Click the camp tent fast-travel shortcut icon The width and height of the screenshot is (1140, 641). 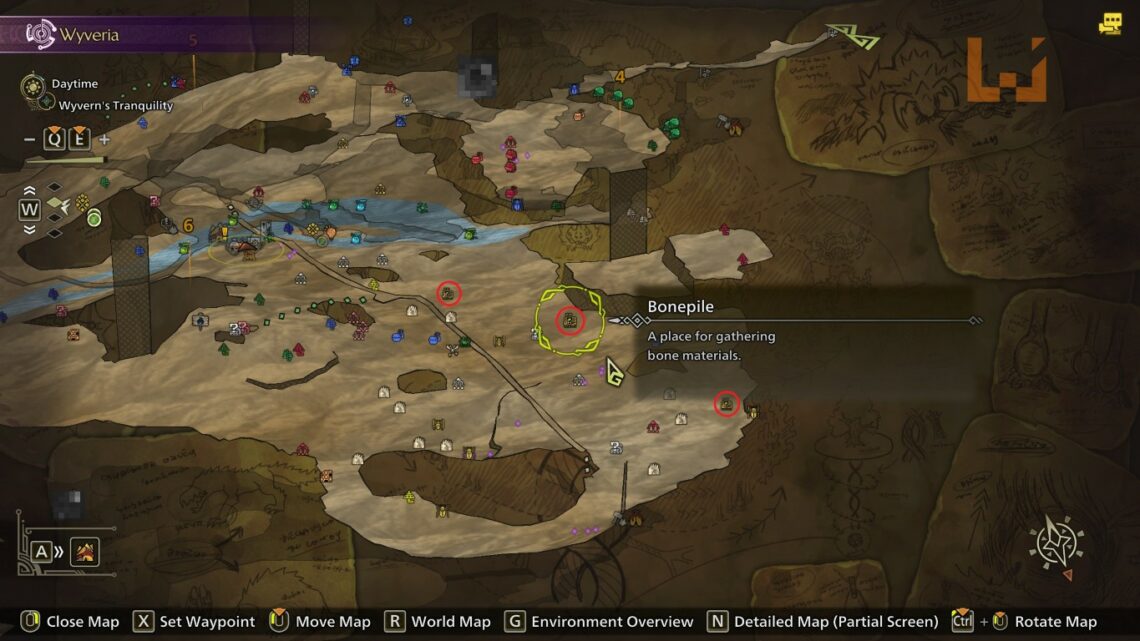84,551
